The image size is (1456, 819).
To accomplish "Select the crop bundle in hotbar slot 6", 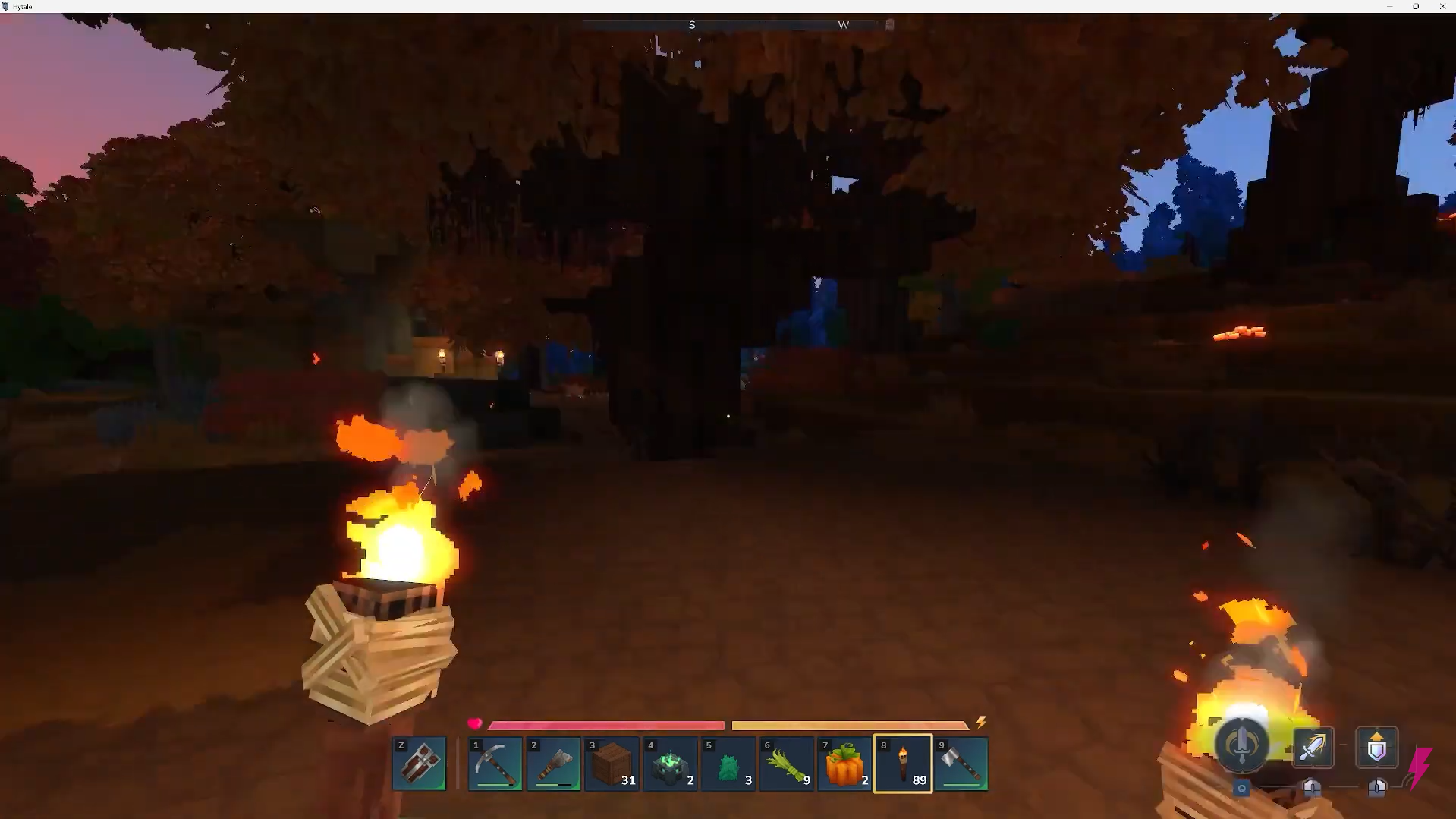I will (786, 764).
